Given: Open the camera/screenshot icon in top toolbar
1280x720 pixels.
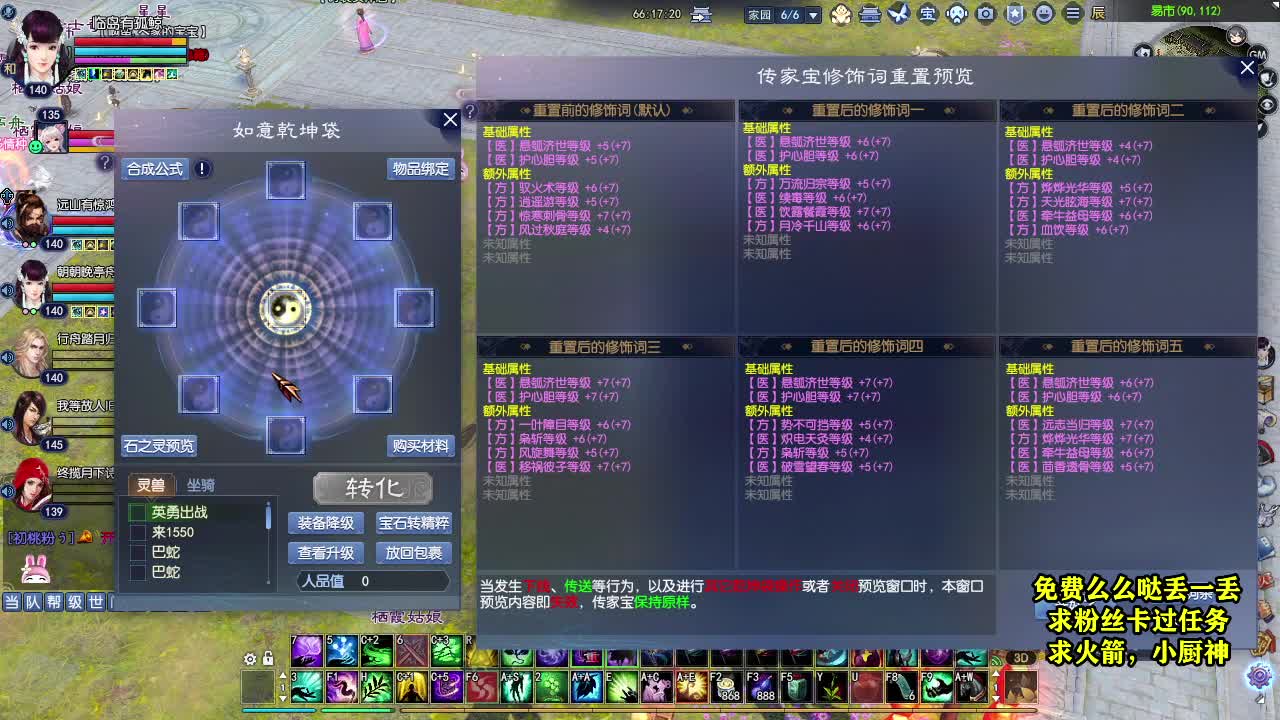Looking at the screenshot, I should tap(984, 13).
